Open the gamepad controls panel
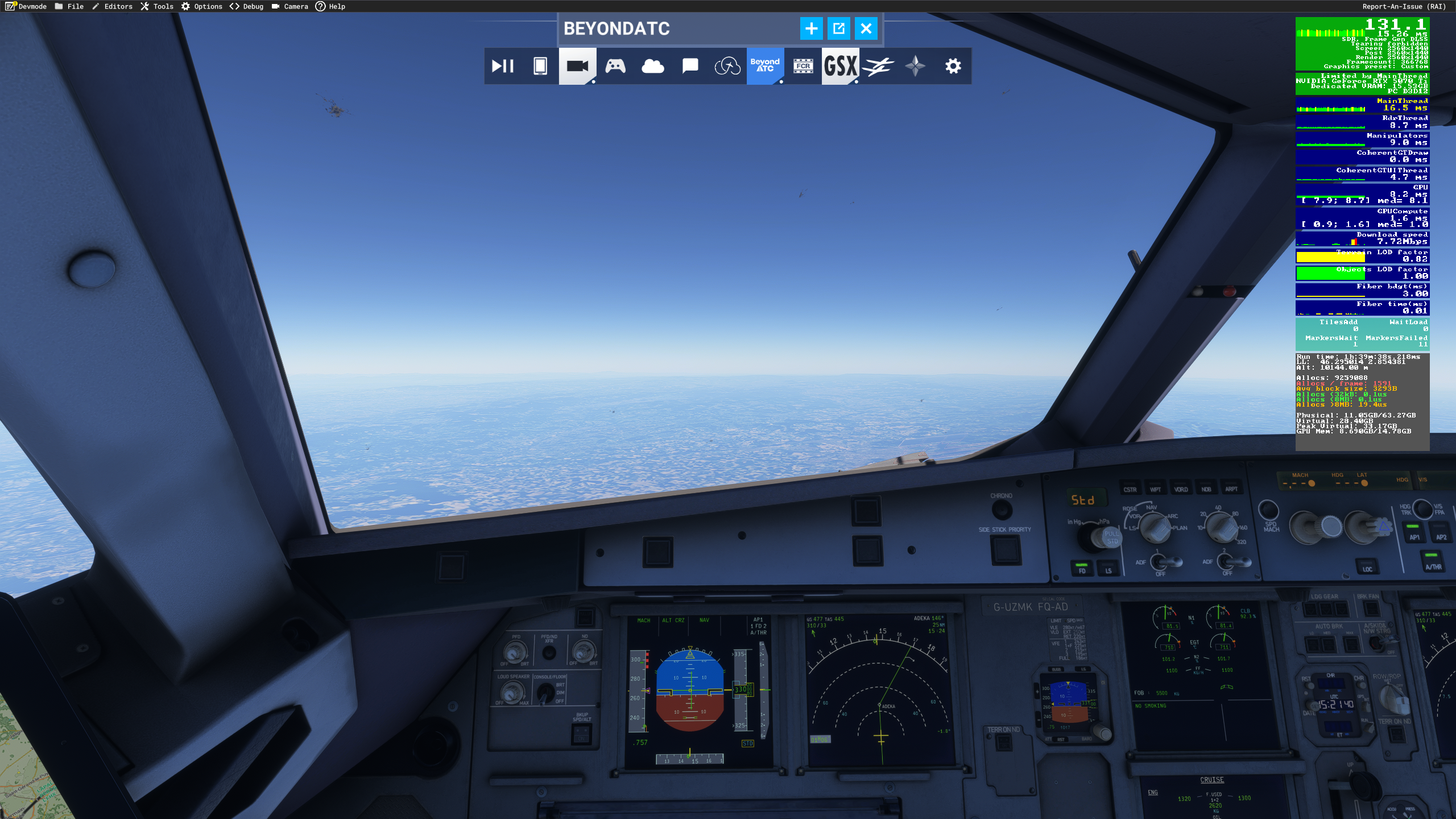The image size is (1456, 819). click(615, 67)
